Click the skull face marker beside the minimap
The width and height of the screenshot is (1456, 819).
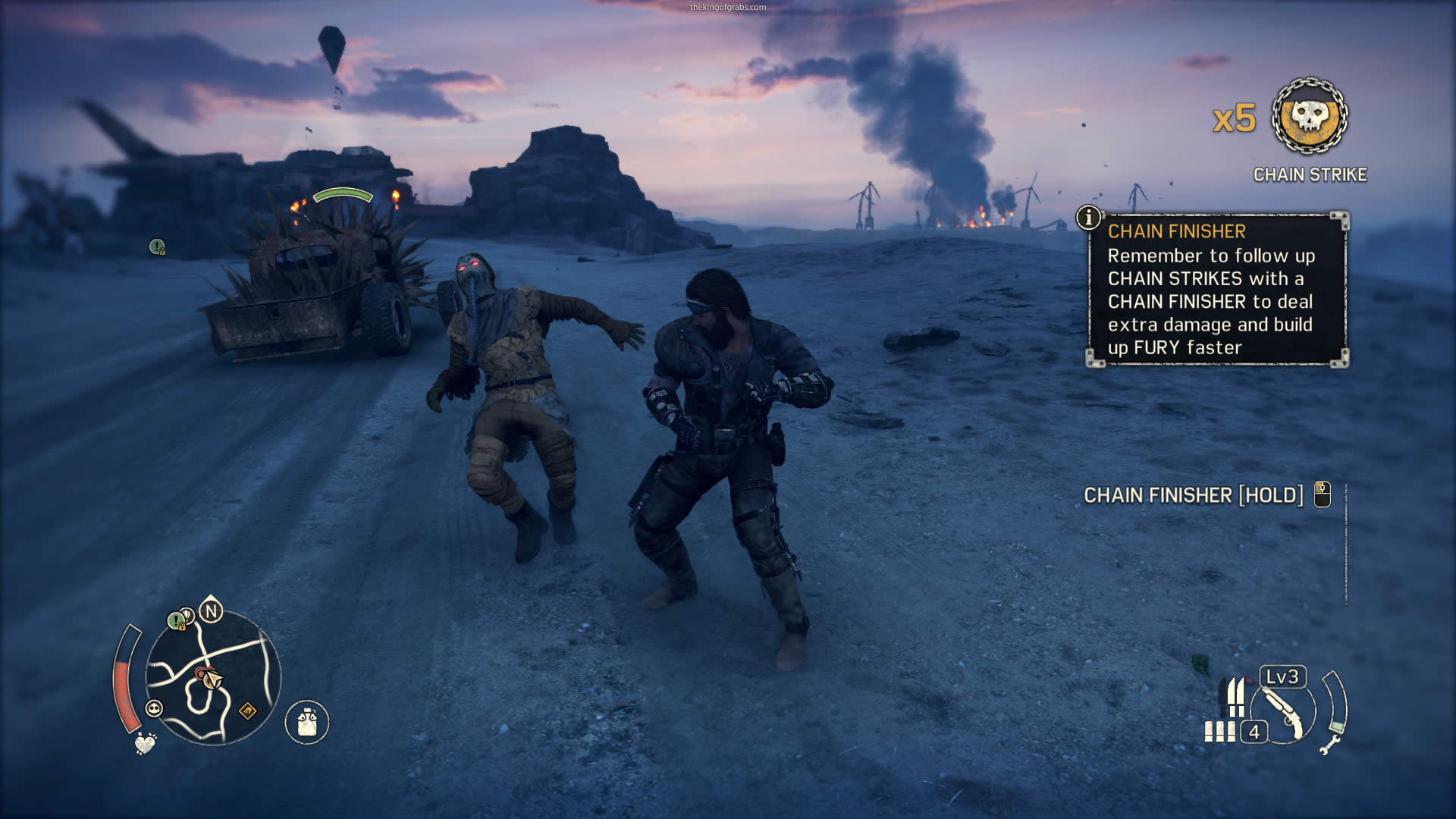click(154, 708)
